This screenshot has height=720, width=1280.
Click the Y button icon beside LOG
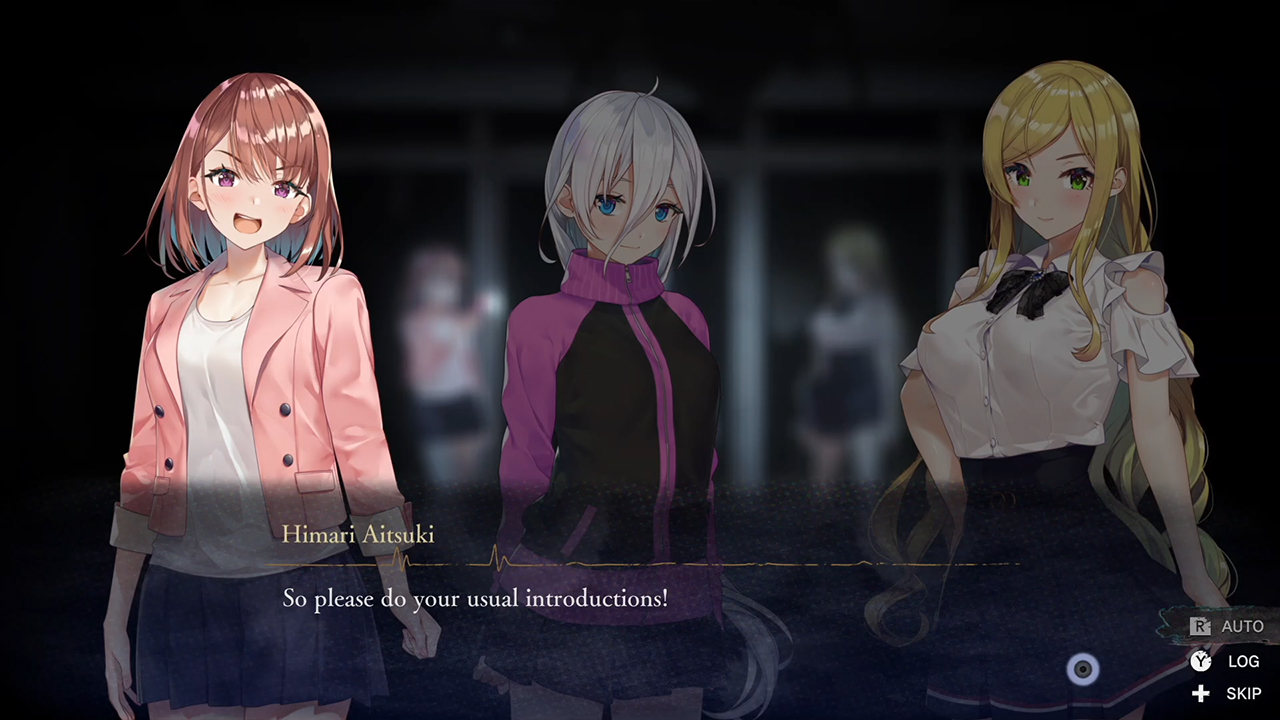point(1200,661)
